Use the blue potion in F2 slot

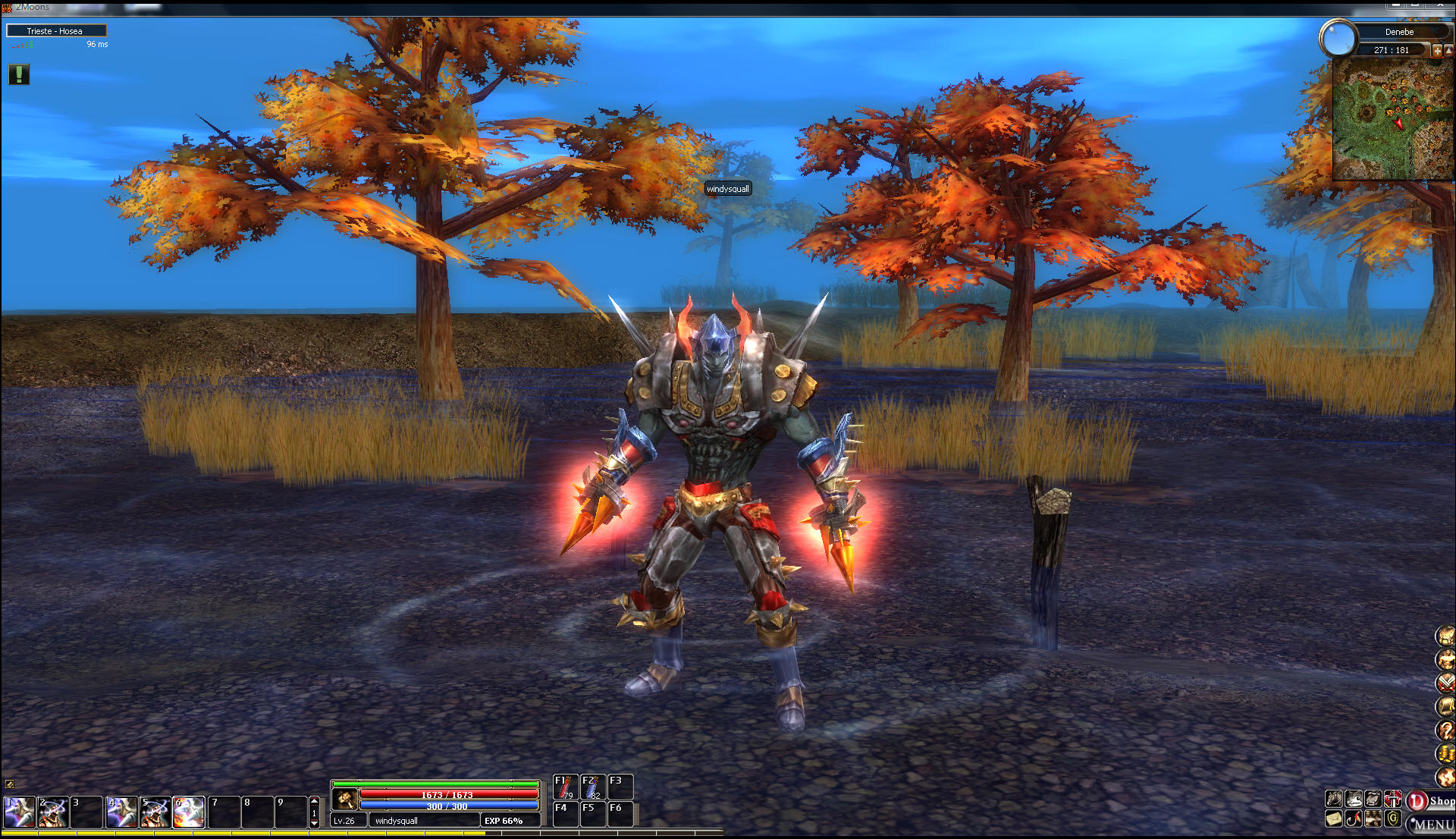pos(592,787)
